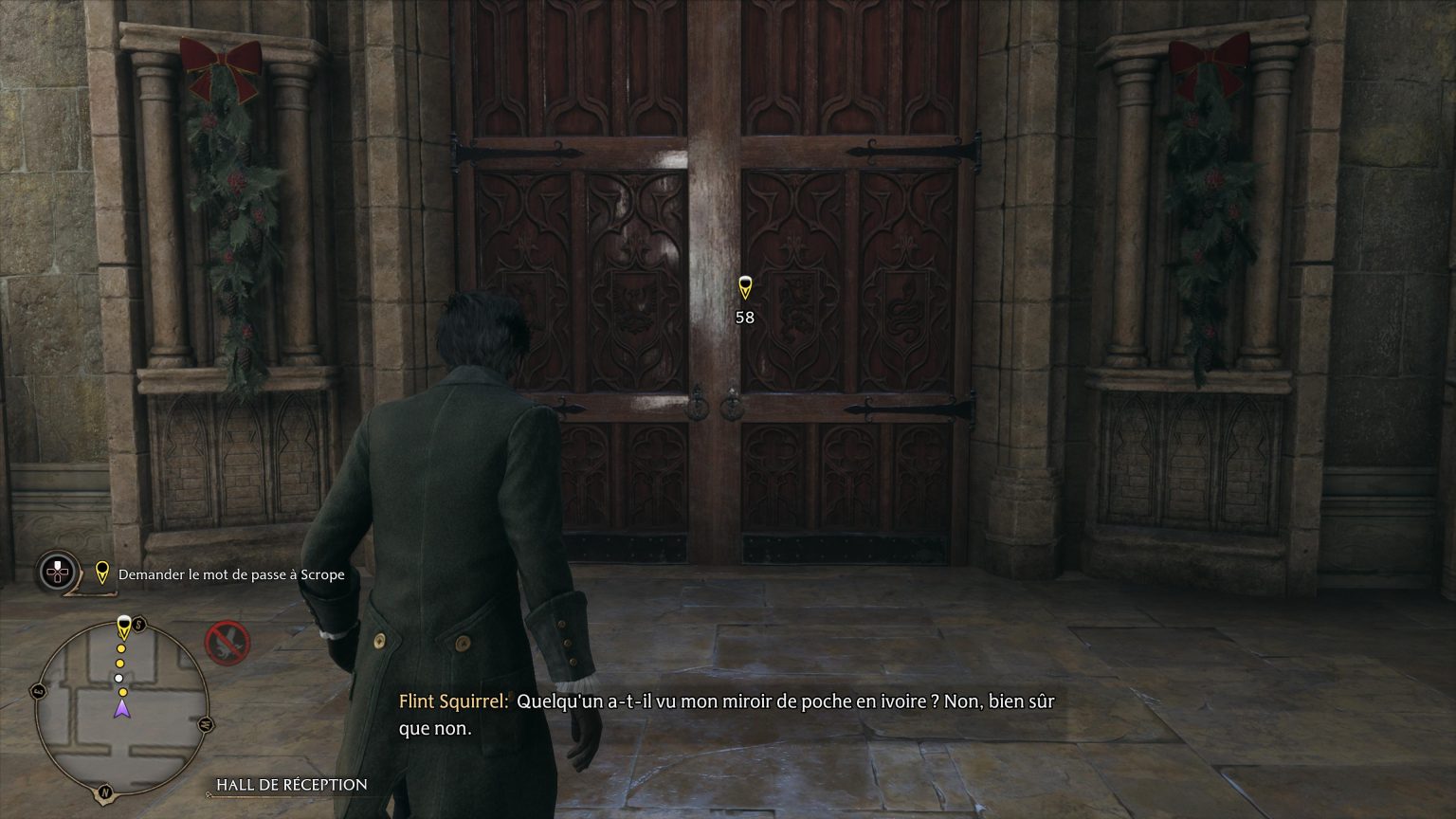Click the objective text Demander le mot de passe à Scrope

coord(230,574)
